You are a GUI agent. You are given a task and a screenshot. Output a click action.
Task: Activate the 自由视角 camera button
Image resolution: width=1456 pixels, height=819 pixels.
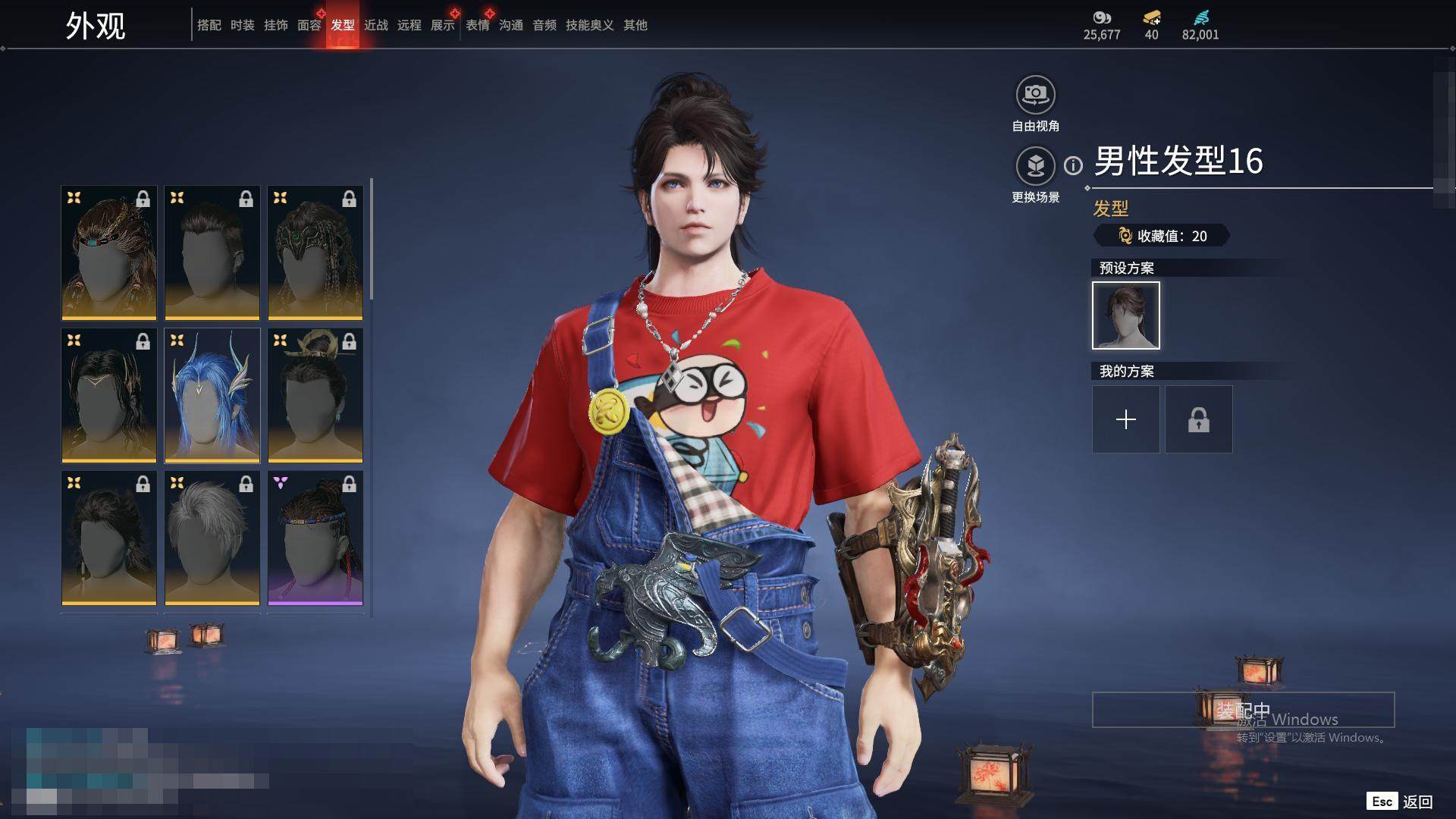point(1035,96)
